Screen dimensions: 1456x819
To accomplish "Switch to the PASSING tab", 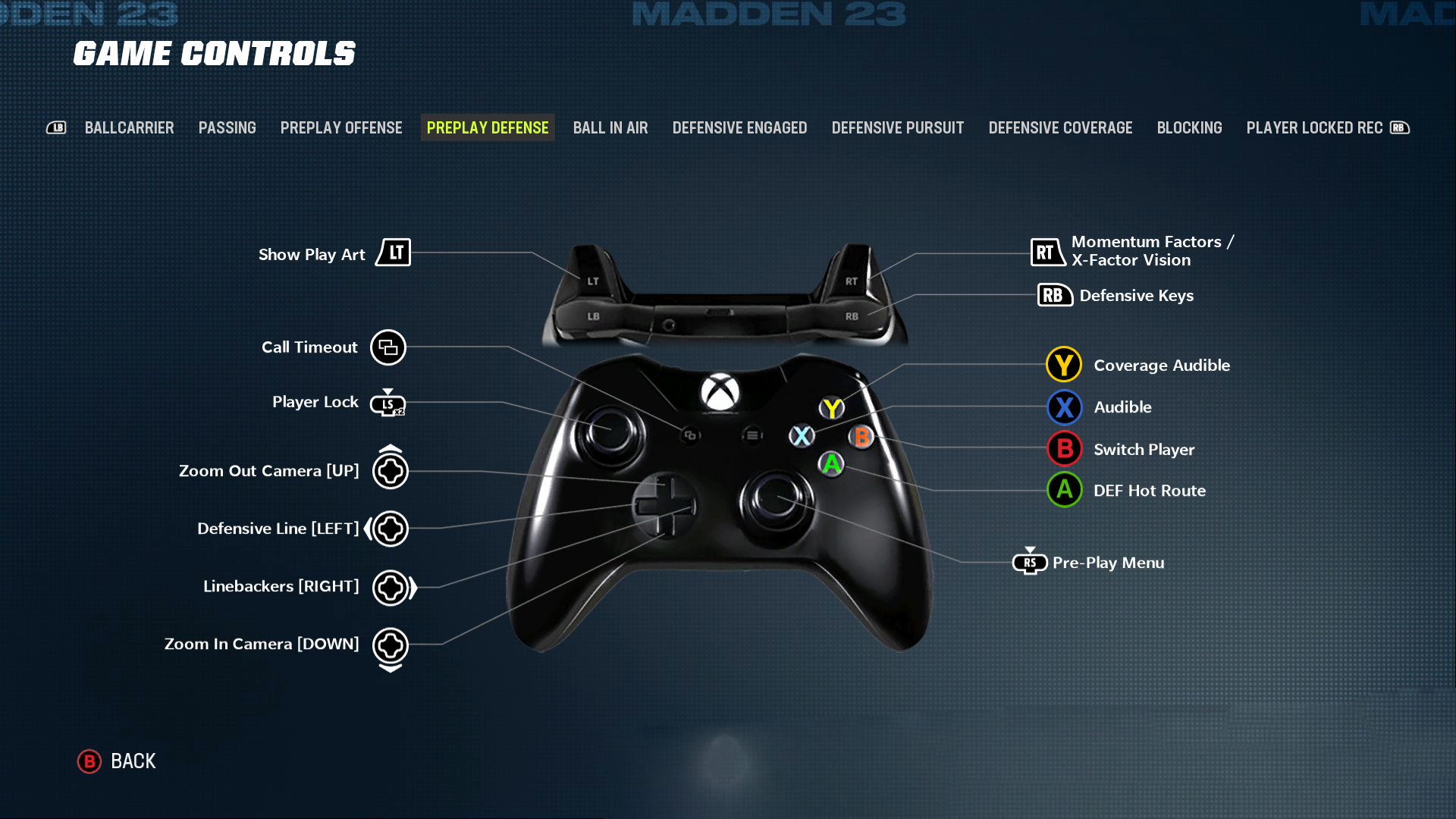I will tap(227, 127).
